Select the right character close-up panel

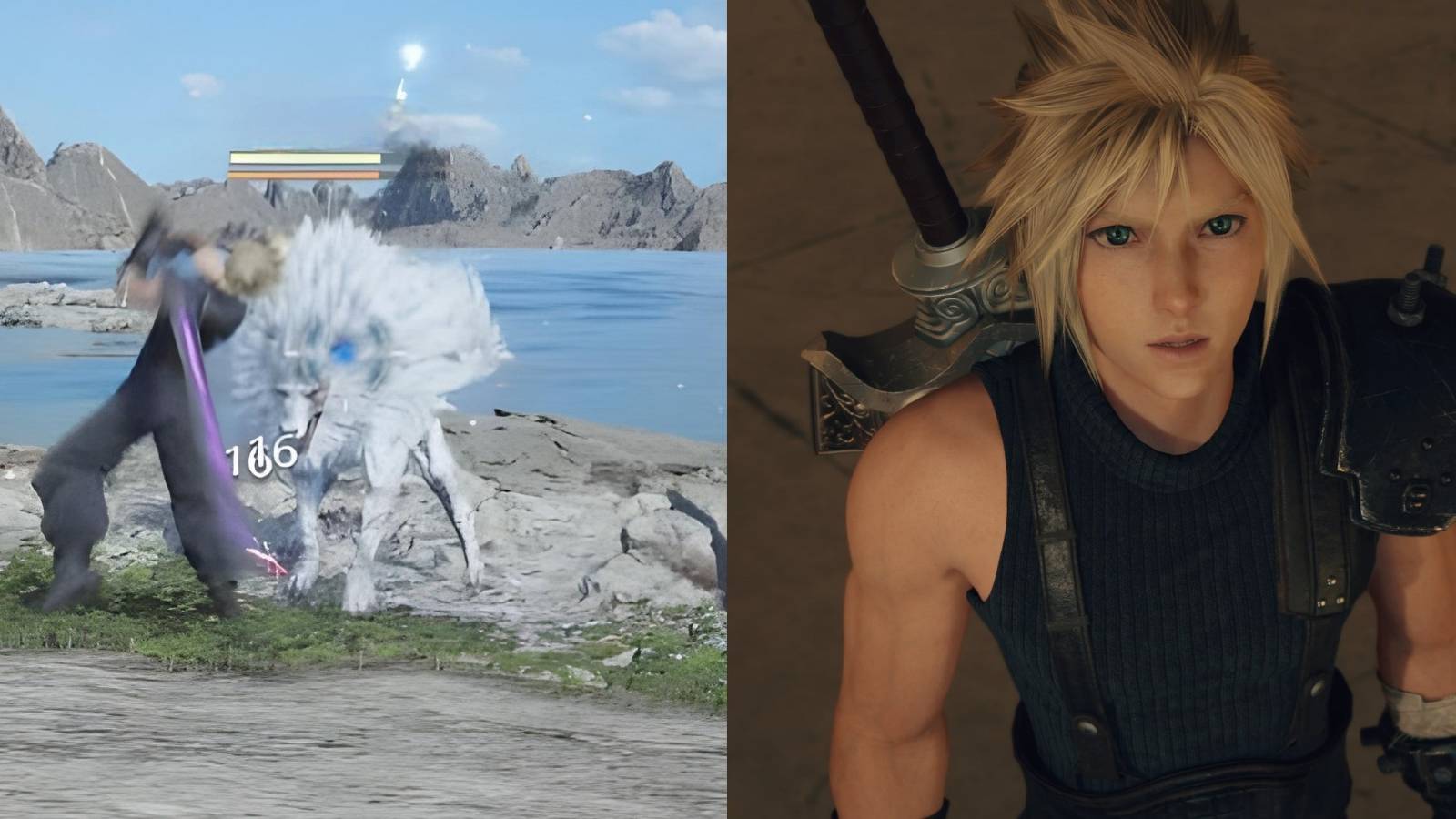[1092, 409]
